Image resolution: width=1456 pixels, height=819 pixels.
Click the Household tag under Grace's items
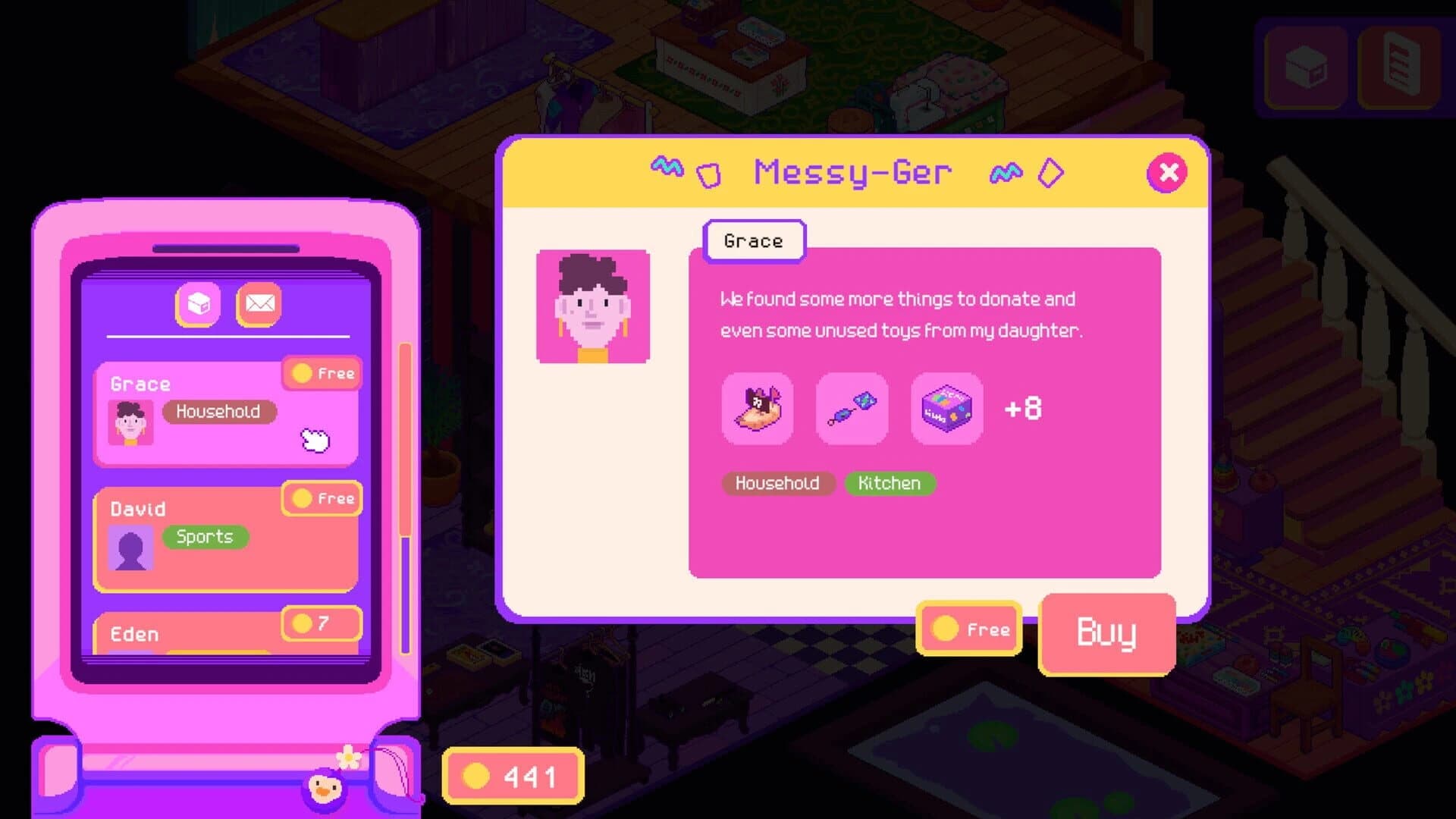777,483
